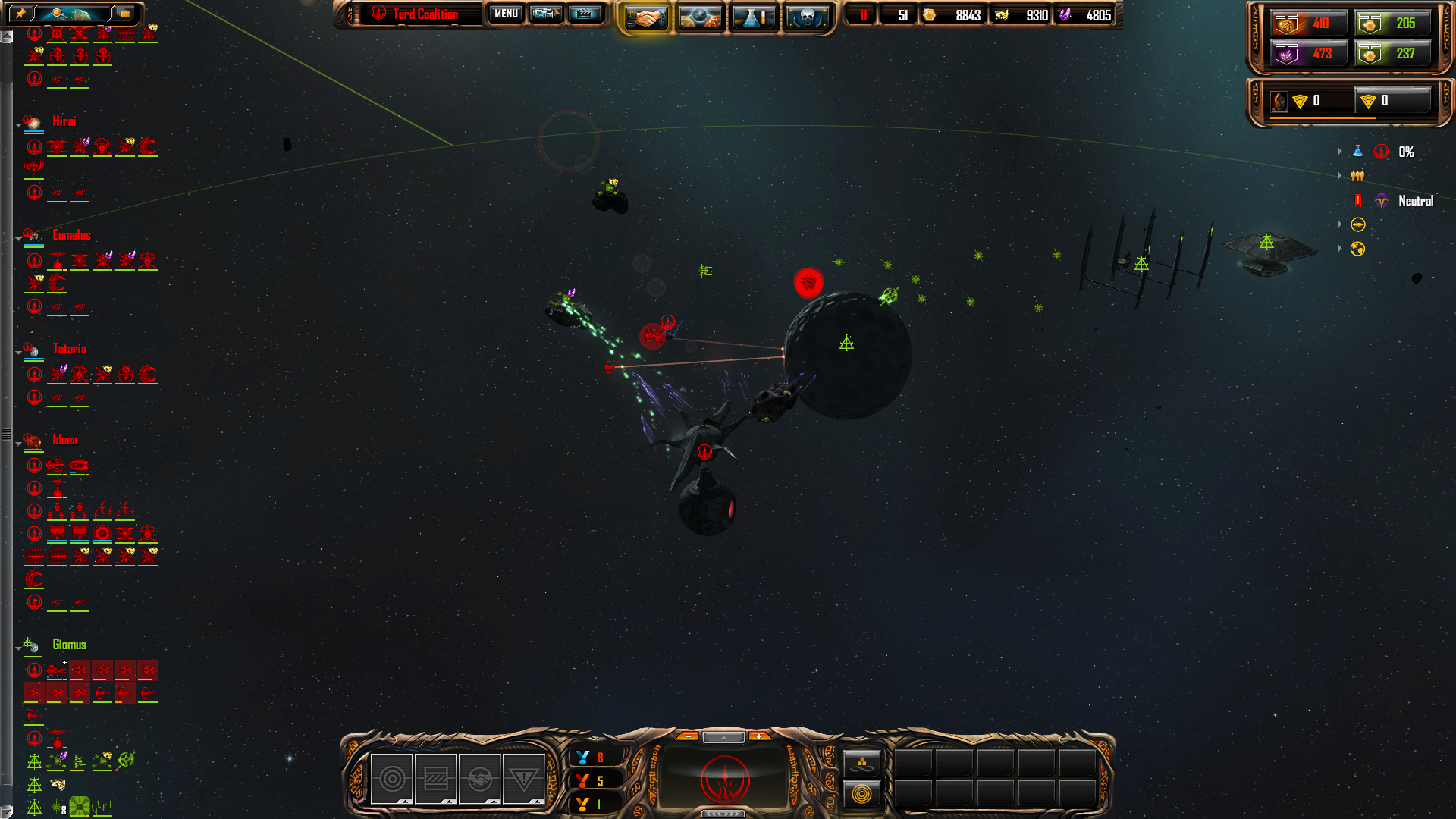Open the pirate skull screen

[x=806, y=17]
